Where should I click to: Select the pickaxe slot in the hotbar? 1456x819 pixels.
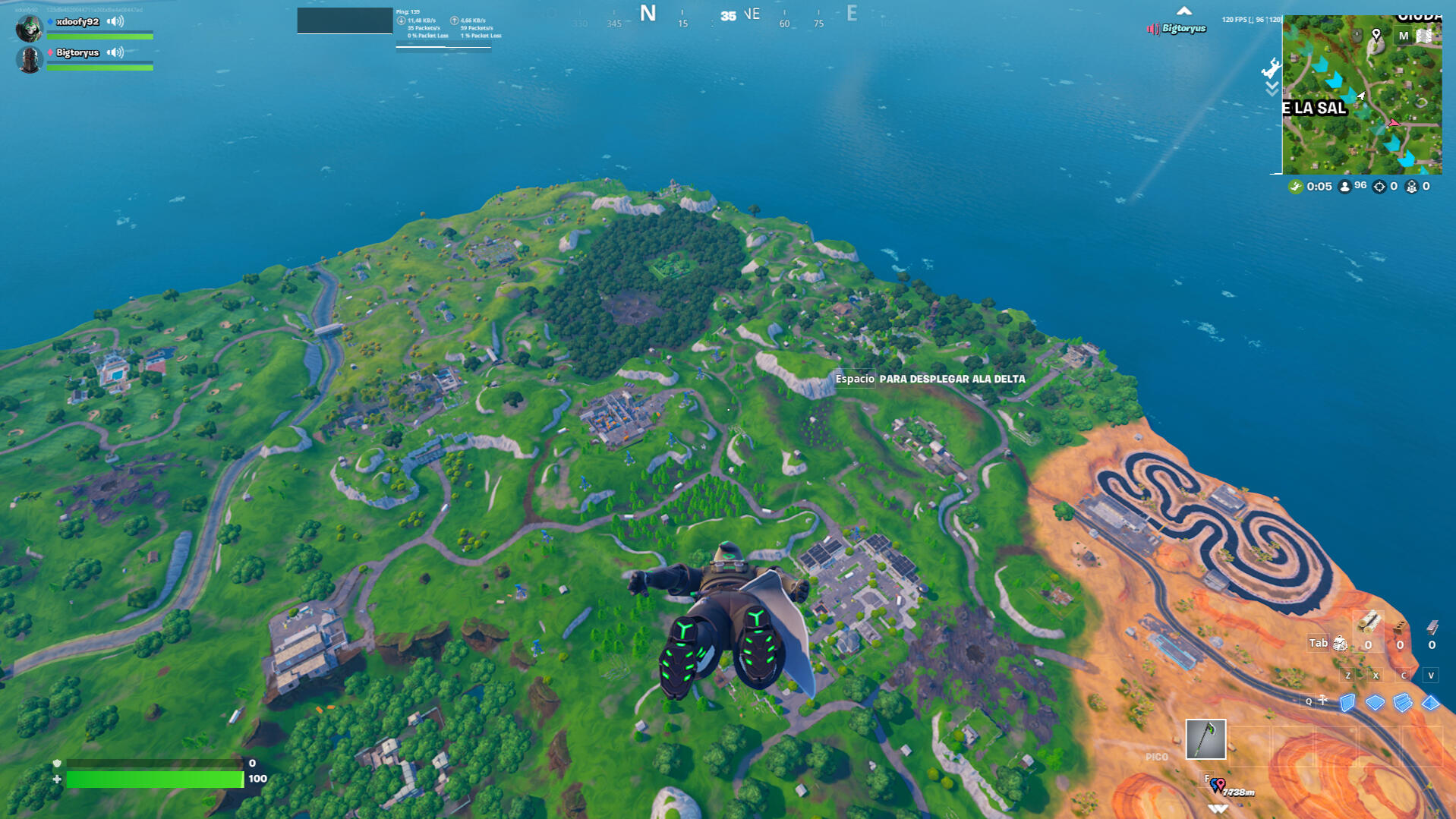(x=1205, y=739)
